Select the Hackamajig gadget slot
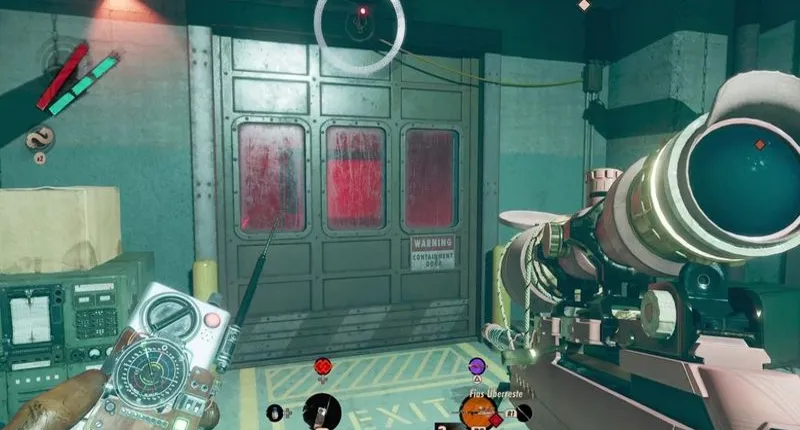This screenshot has width=800, height=430. 322,410
